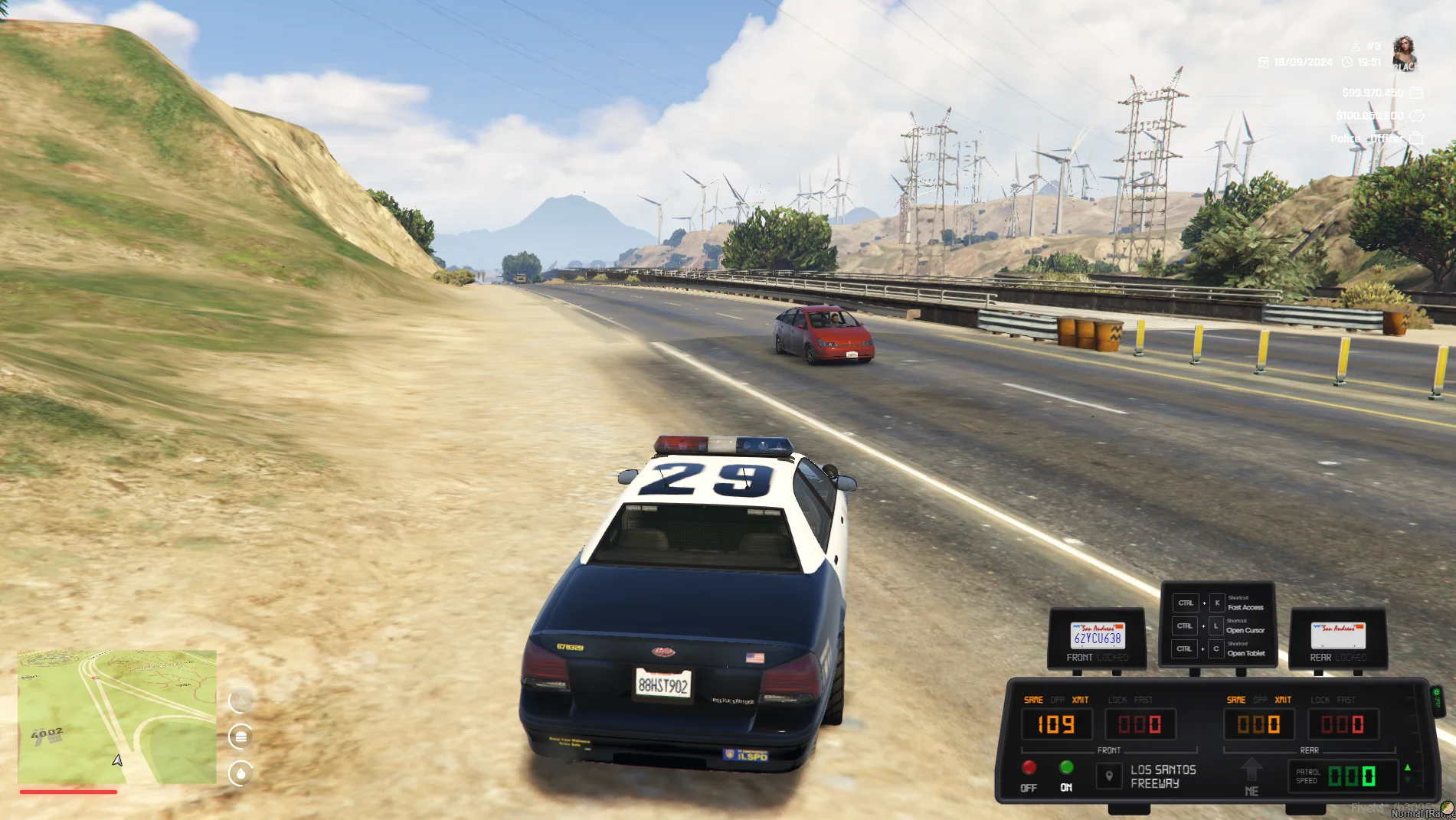Image resolution: width=1456 pixels, height=820 pixels.
Task: Select the front plate reader showing 62YCU638
Action: [1097, 636]
